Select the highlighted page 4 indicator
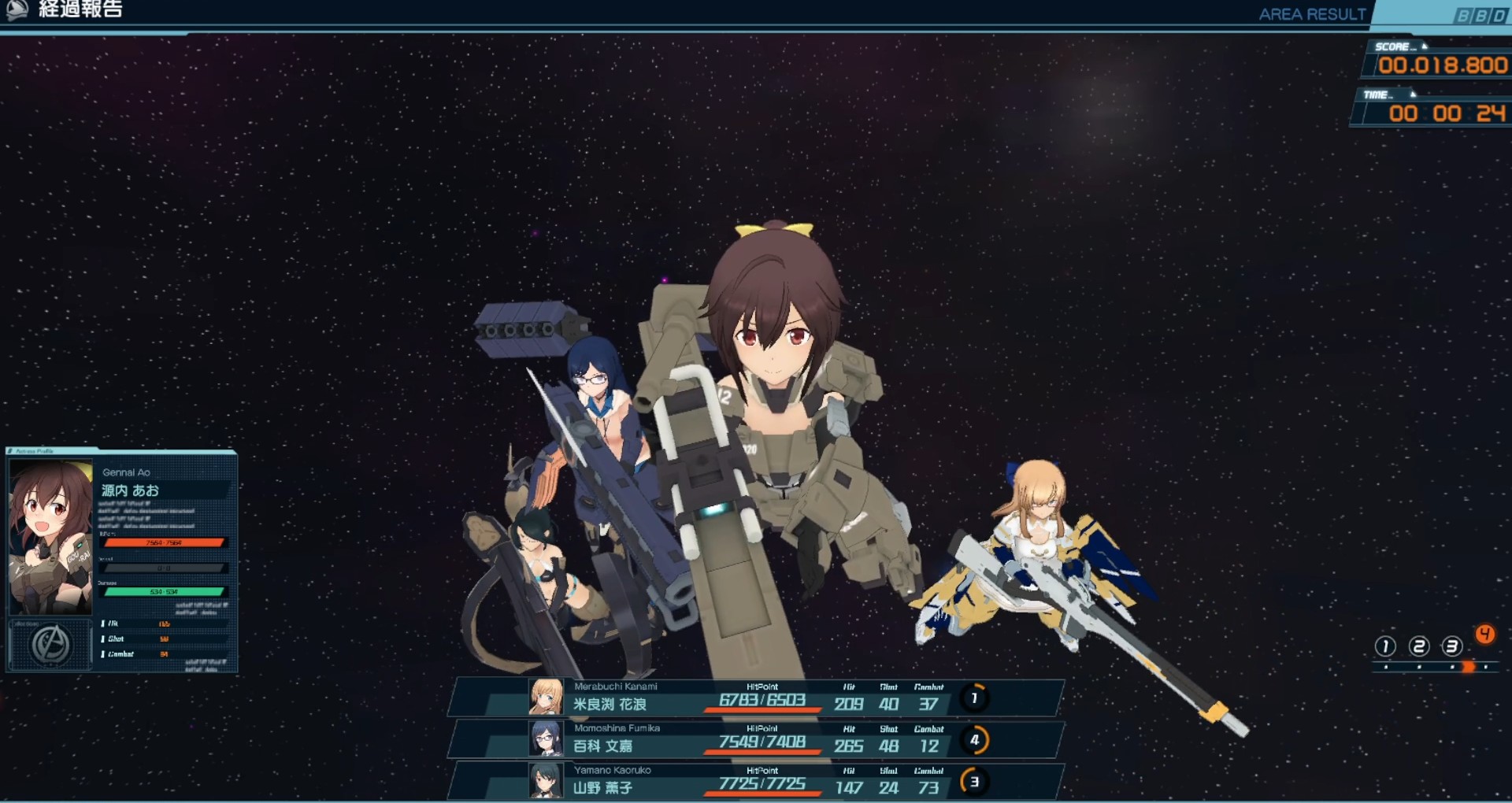The height and width of the screenshot is (803, 1512). tap(1485, 635)
